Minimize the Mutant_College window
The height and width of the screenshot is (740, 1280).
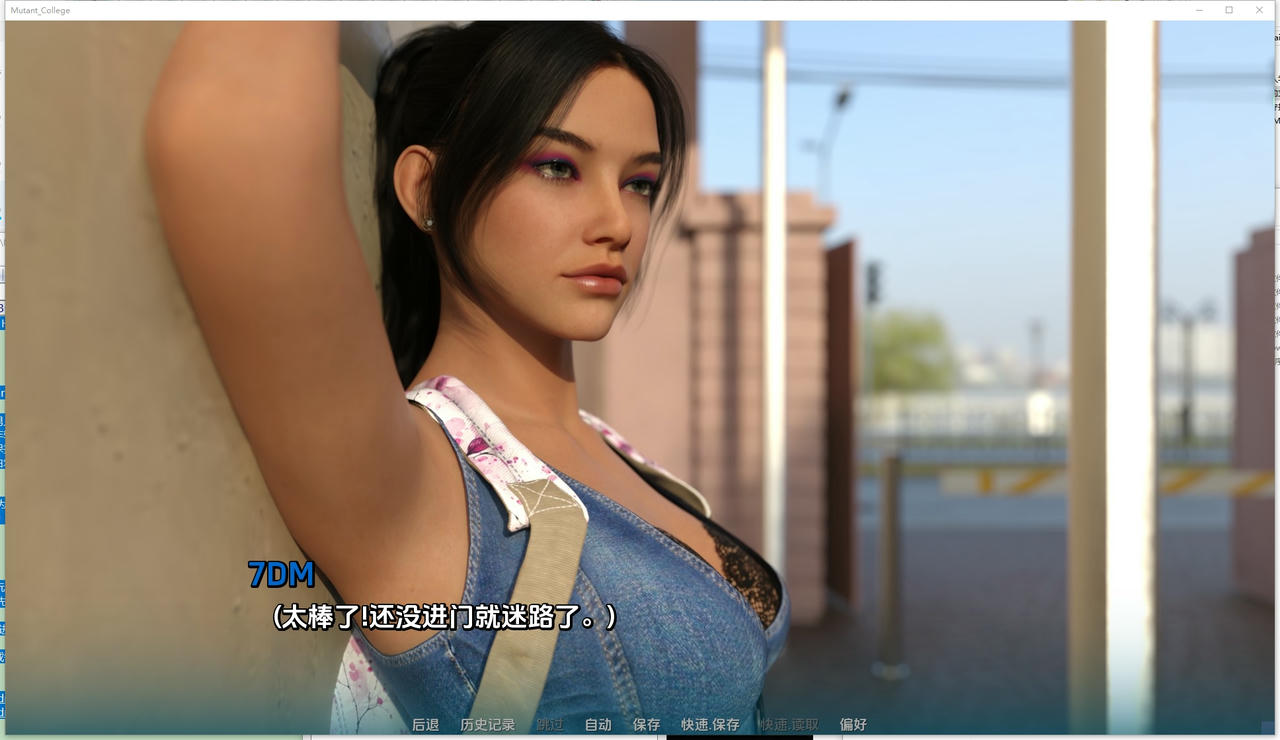point(1198,10)
